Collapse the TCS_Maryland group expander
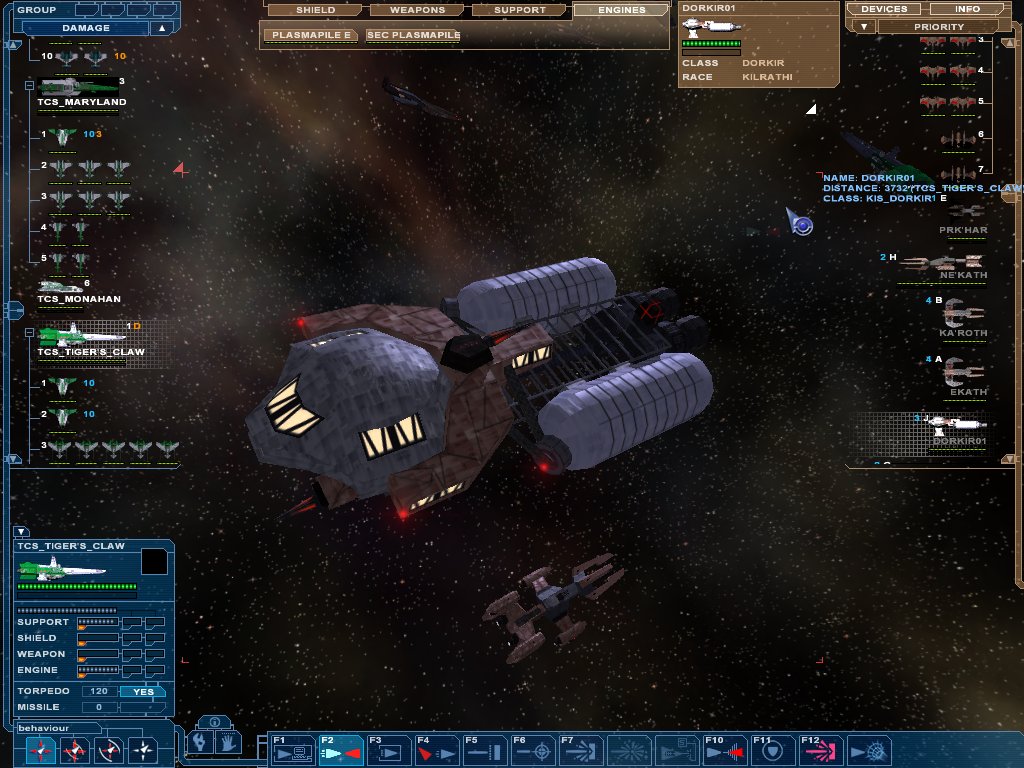Screen dimensions: 1024x768 tap(29, 86)
